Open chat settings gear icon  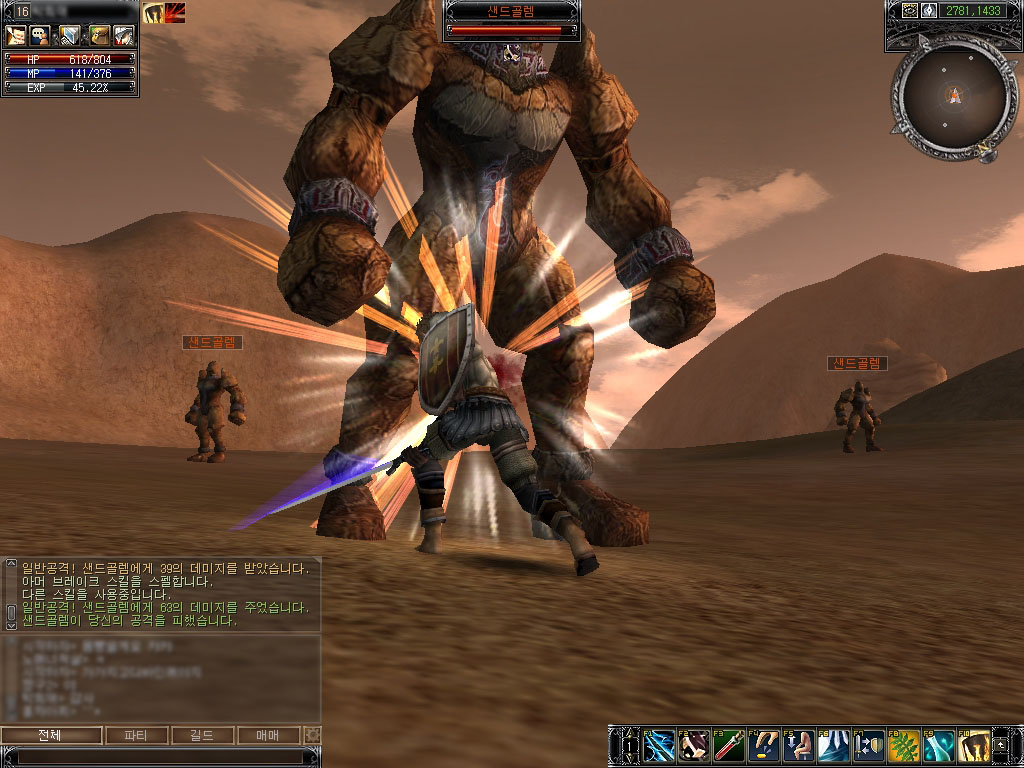click(313, 736)
